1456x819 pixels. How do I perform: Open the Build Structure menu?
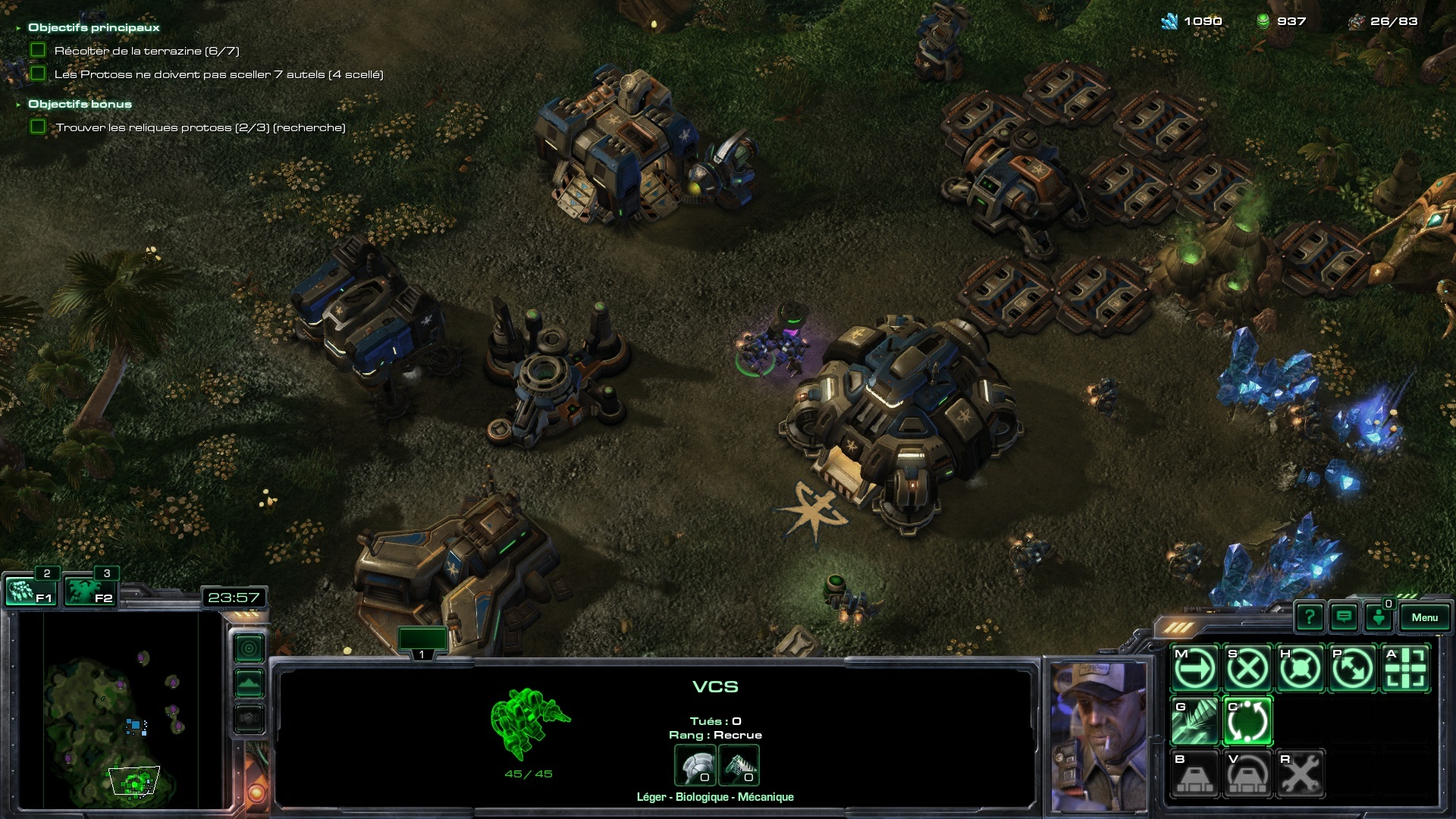tap(1195, 773)
